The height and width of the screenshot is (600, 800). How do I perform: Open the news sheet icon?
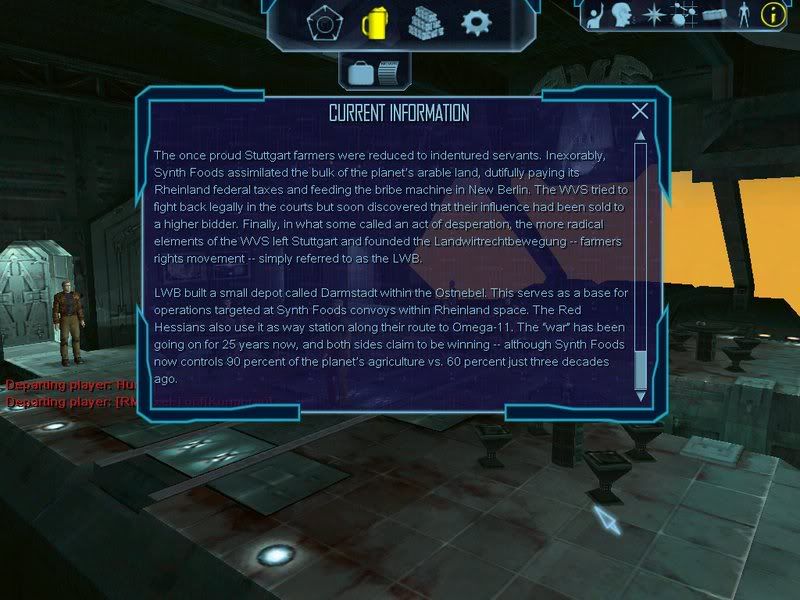(387, 70)
